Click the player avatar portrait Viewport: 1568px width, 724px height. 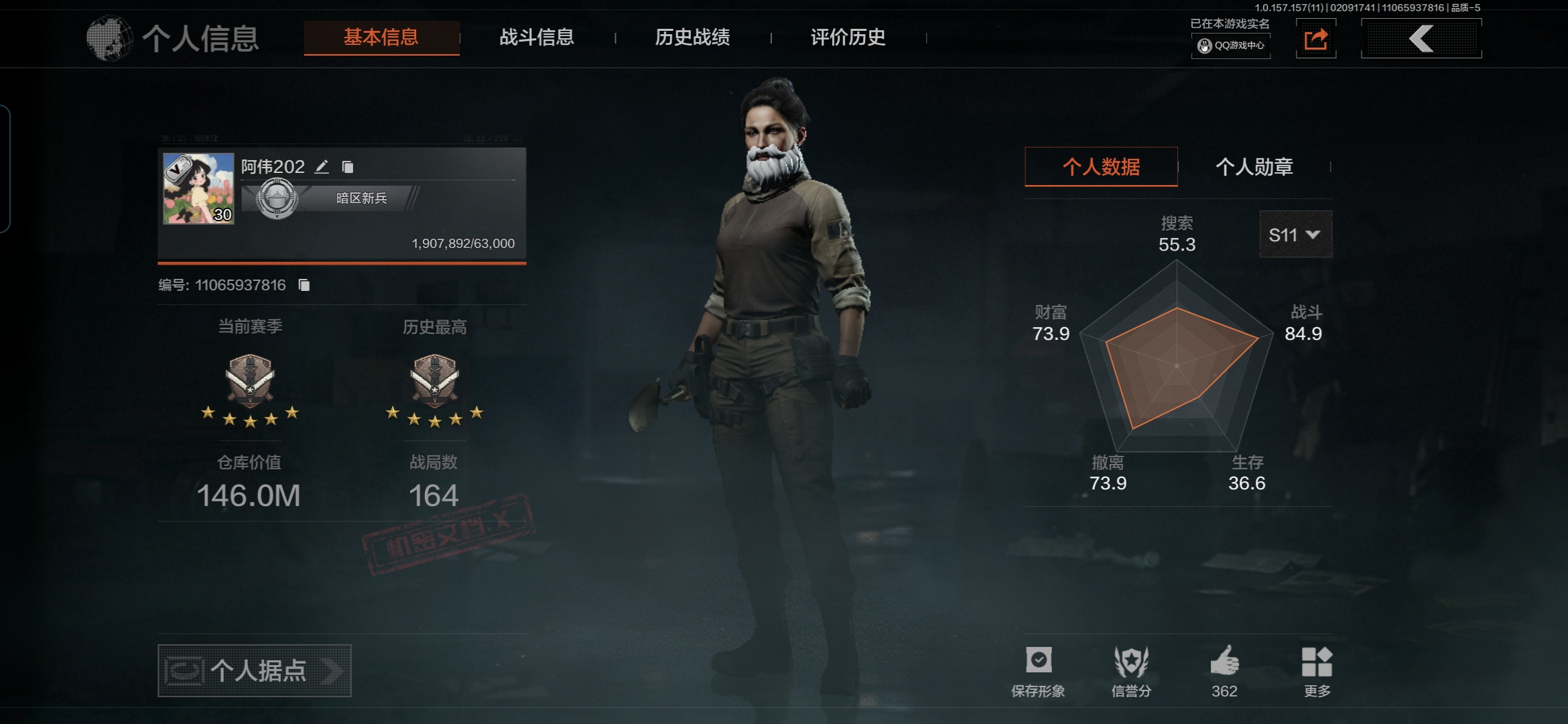[198, 188]
